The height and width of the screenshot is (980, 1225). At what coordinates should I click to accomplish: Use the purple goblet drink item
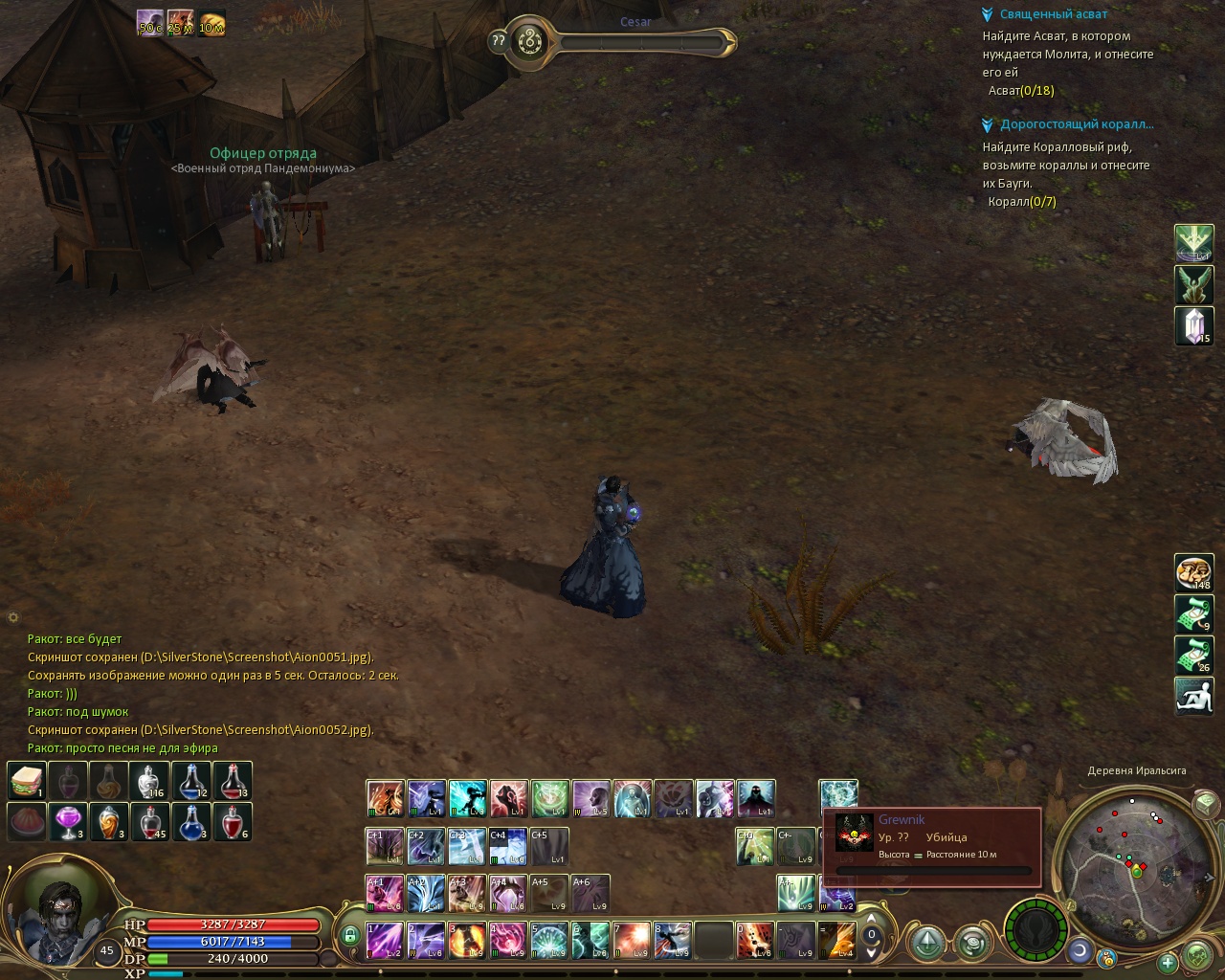(x=68, y=821)
